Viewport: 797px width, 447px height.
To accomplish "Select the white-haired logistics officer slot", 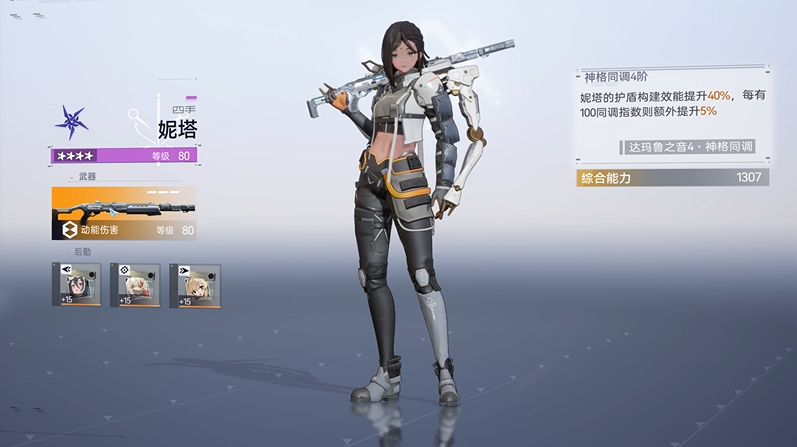I will click(x=135, y=284).
